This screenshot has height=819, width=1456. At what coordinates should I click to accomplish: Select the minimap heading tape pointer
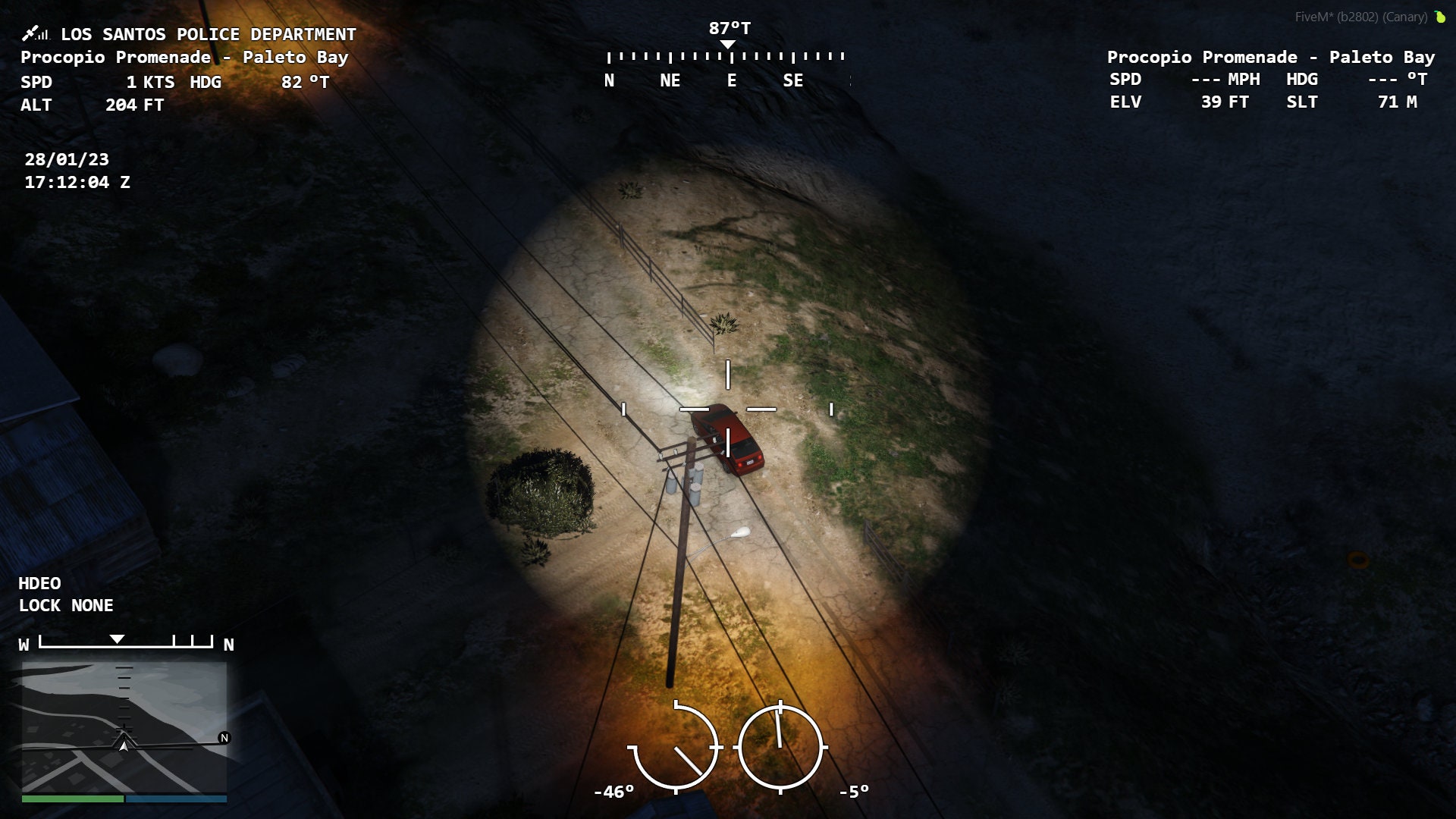click(118, 641)
